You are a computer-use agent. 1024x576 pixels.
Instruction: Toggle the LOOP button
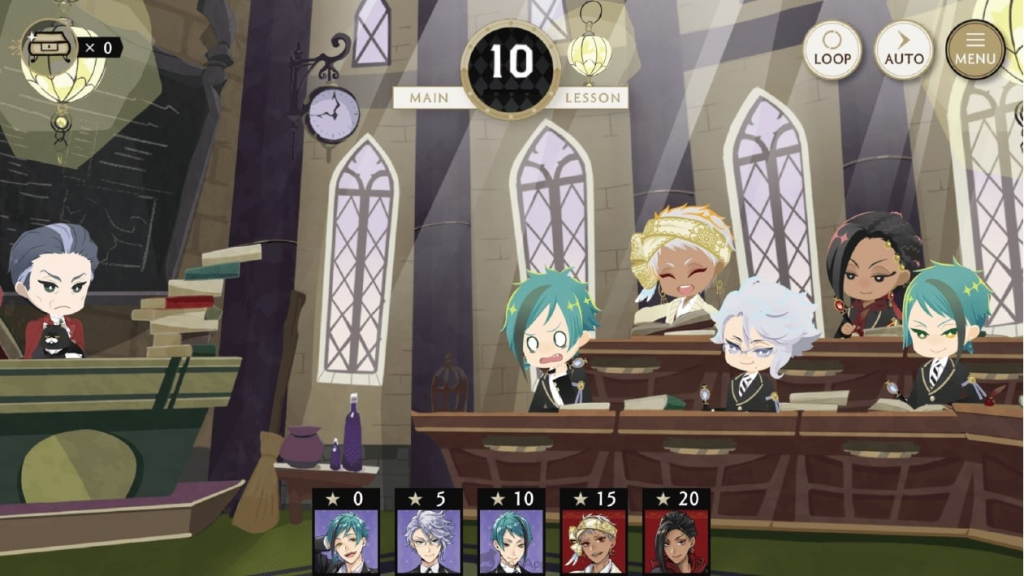831,50
